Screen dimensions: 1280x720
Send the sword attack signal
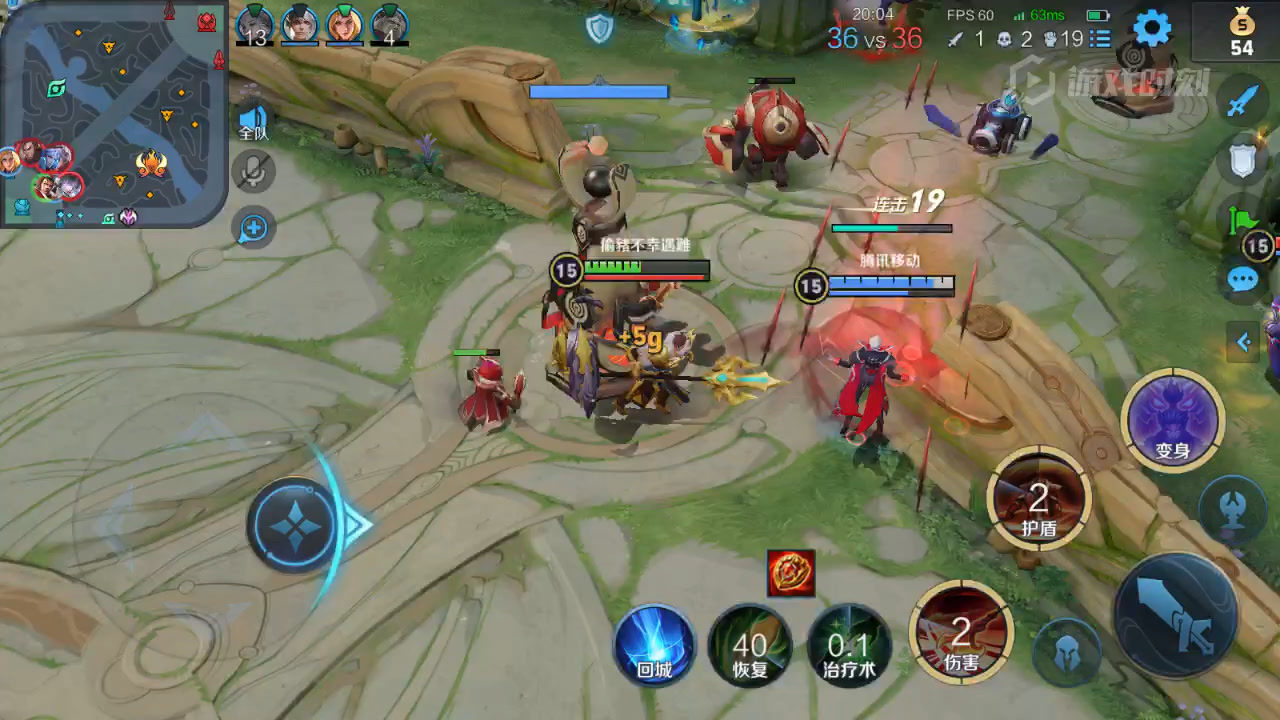1242,101
